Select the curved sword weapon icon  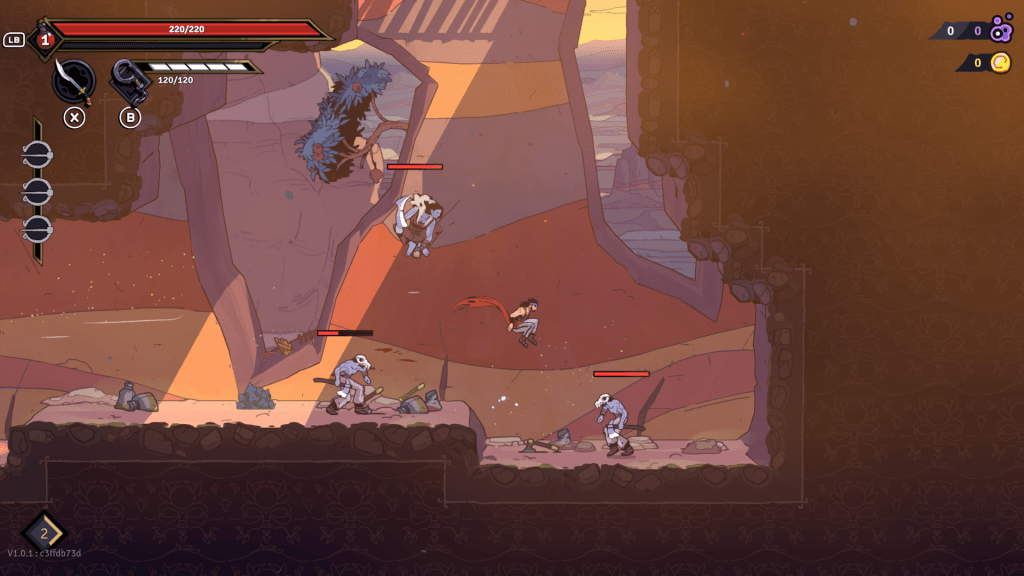point(73,81)
